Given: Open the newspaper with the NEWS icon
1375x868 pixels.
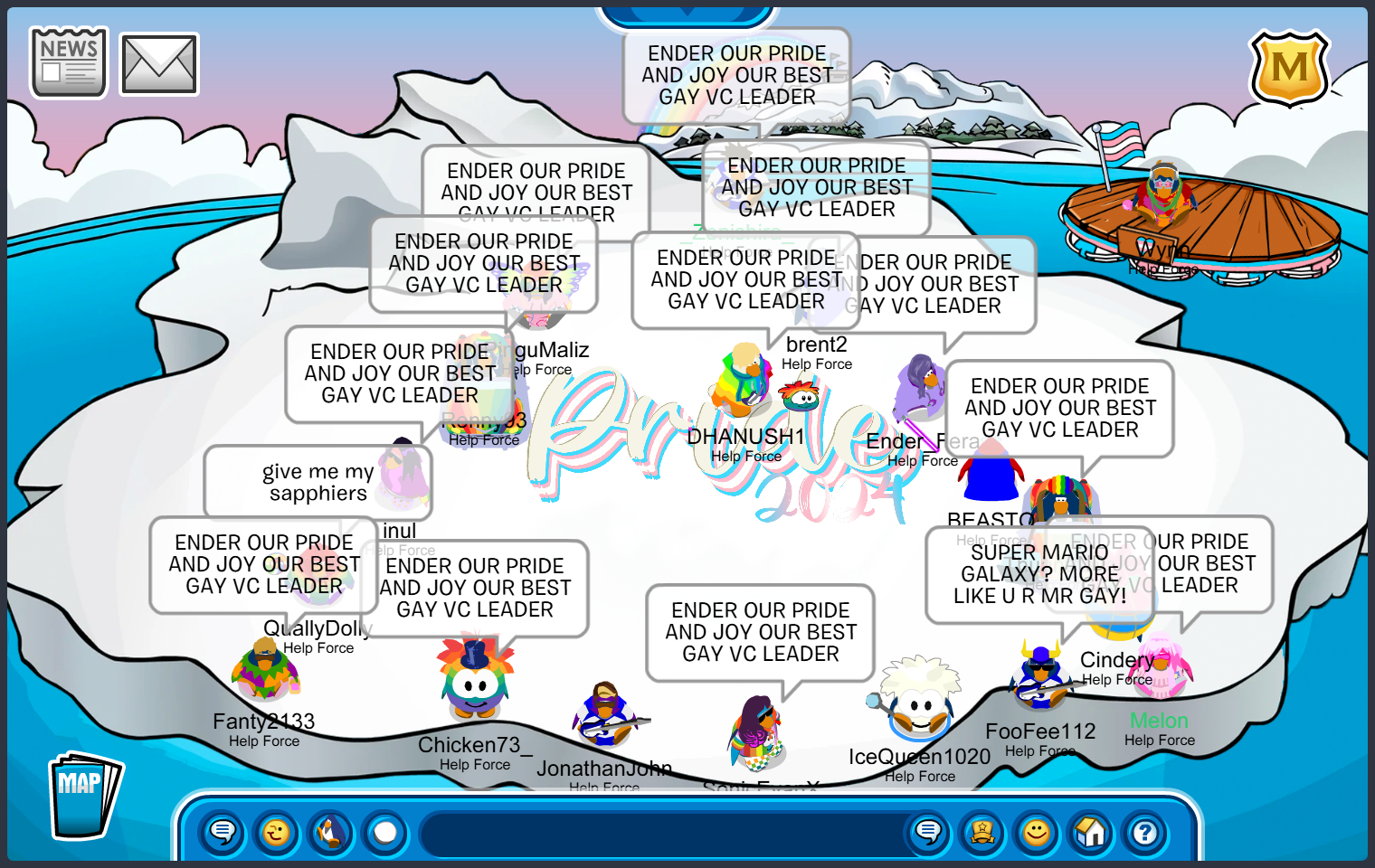Looking at the screenshot, I should tap(68, 61).
